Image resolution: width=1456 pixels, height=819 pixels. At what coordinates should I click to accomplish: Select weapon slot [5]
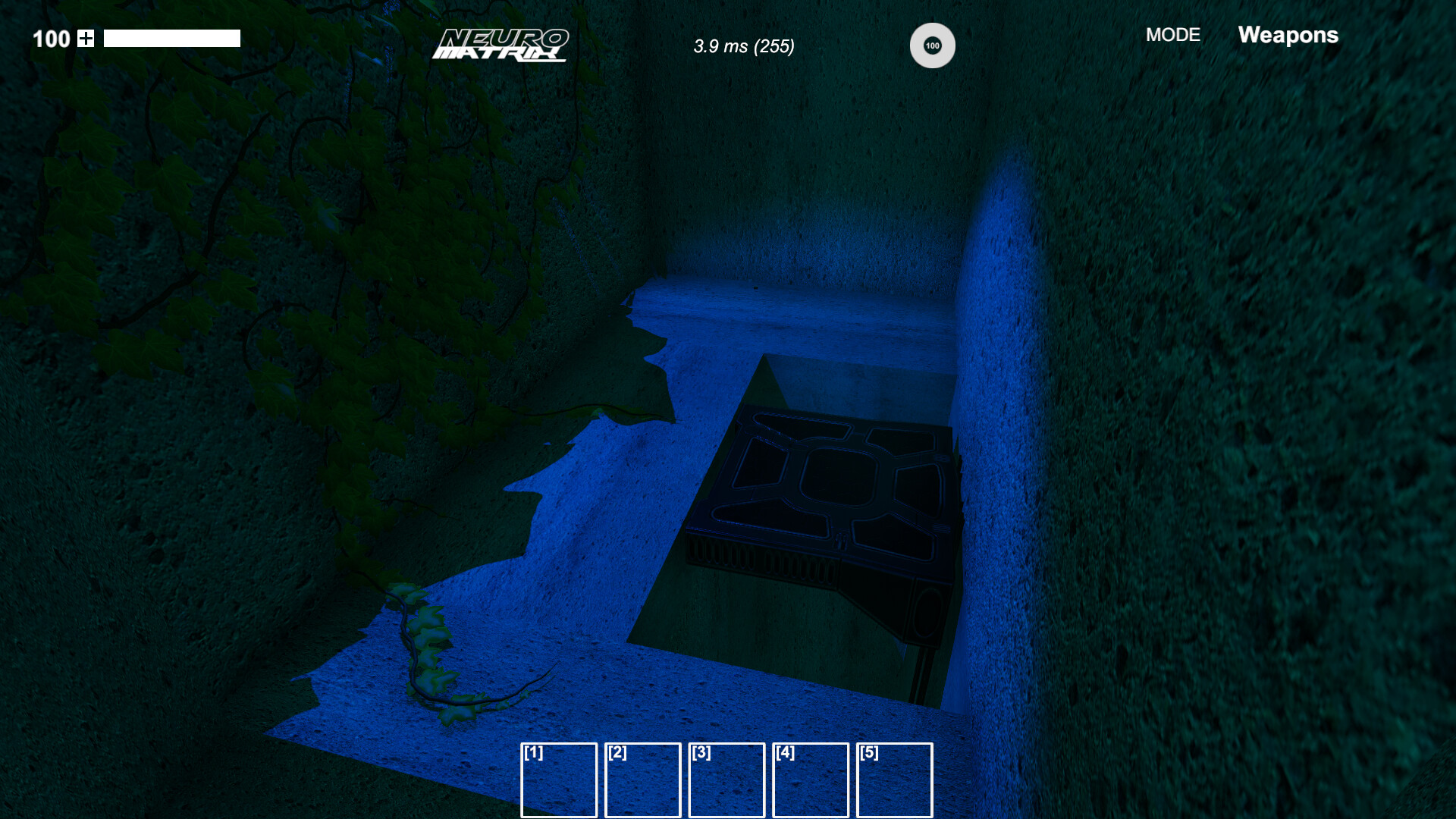click(x=895, y=780)
